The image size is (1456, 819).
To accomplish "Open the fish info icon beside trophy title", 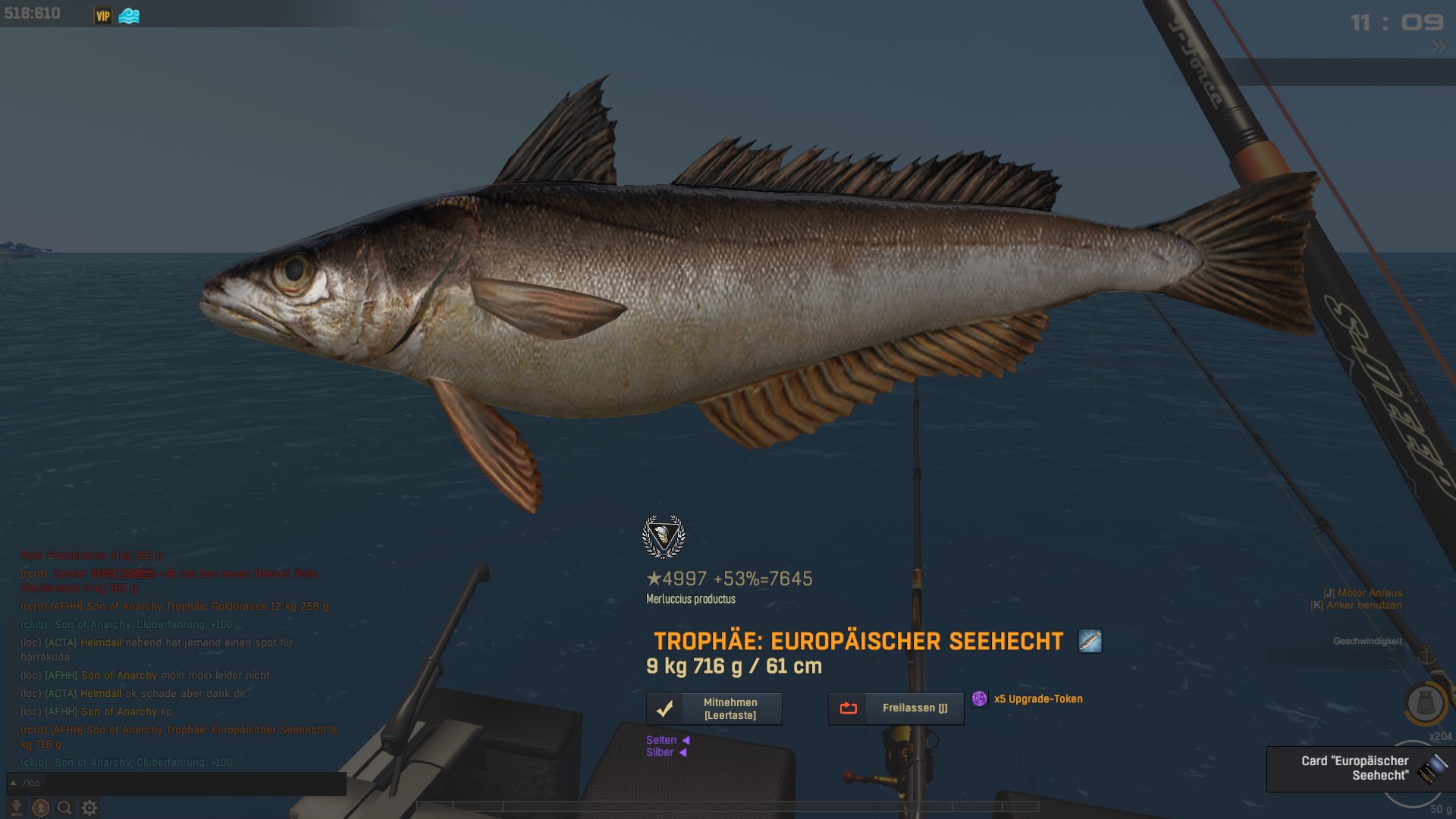I will coord(1090,642).
